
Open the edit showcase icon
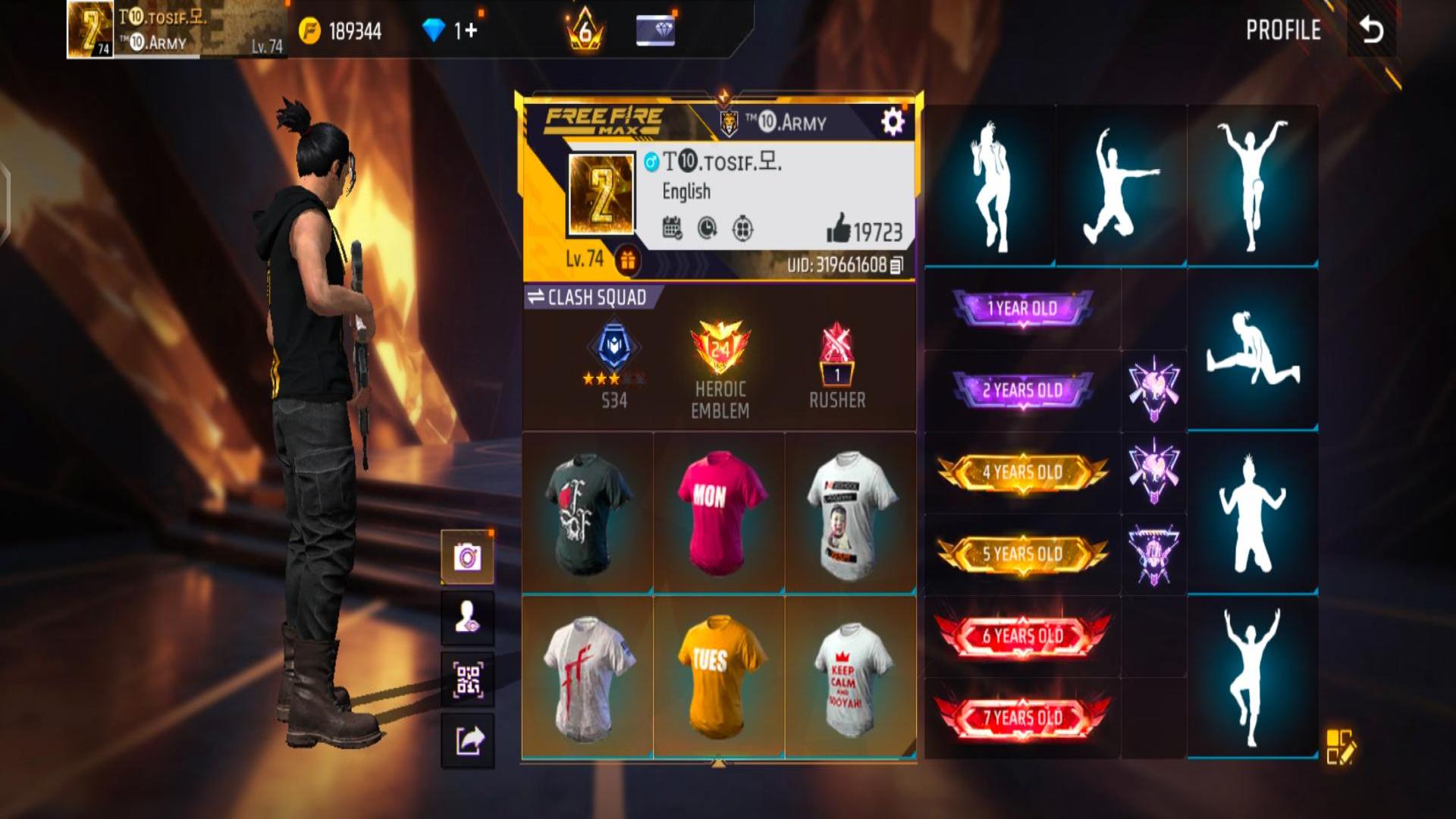coord(1340,747)
